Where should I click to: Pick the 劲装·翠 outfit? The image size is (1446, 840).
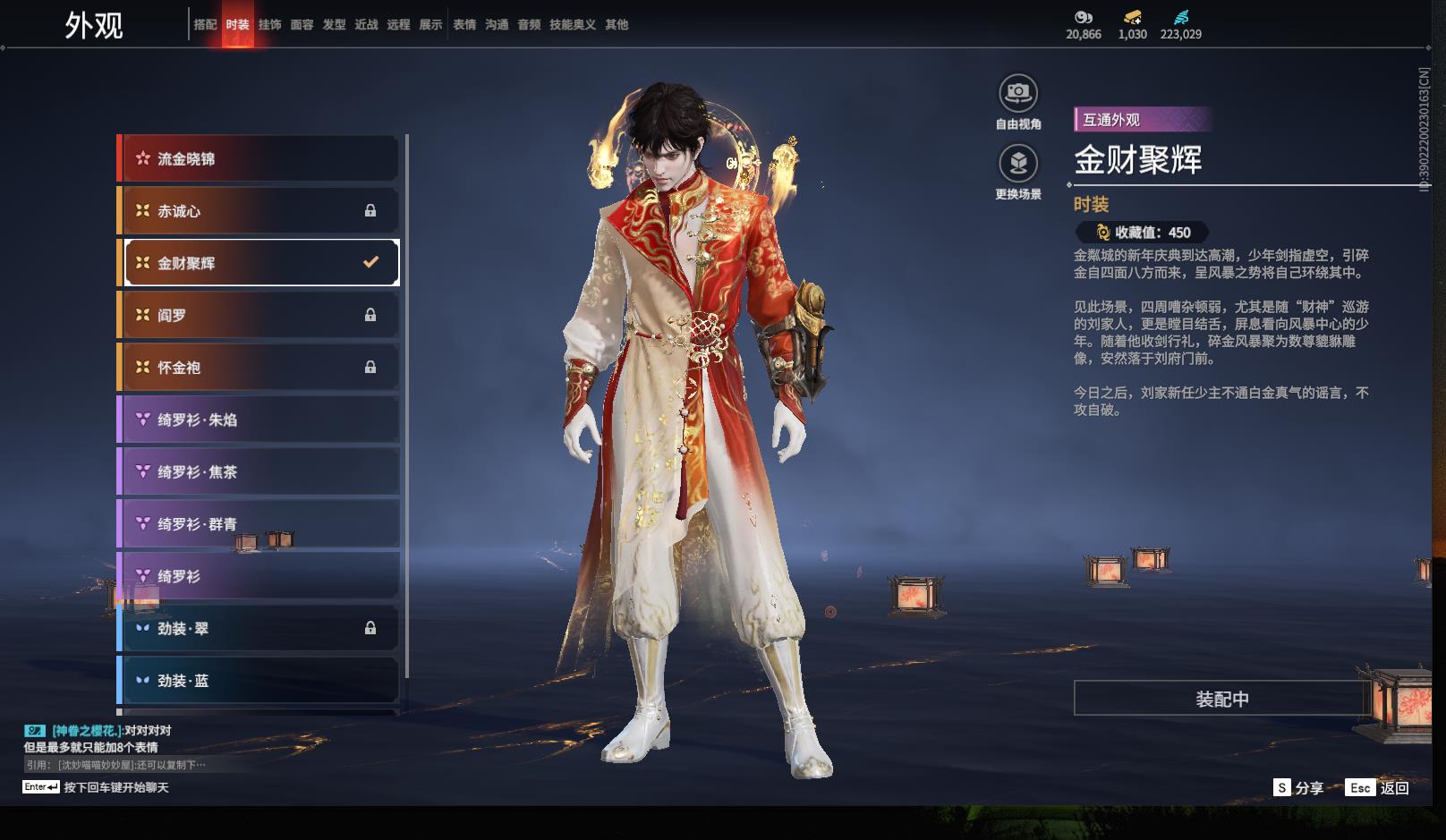(259, 629)
